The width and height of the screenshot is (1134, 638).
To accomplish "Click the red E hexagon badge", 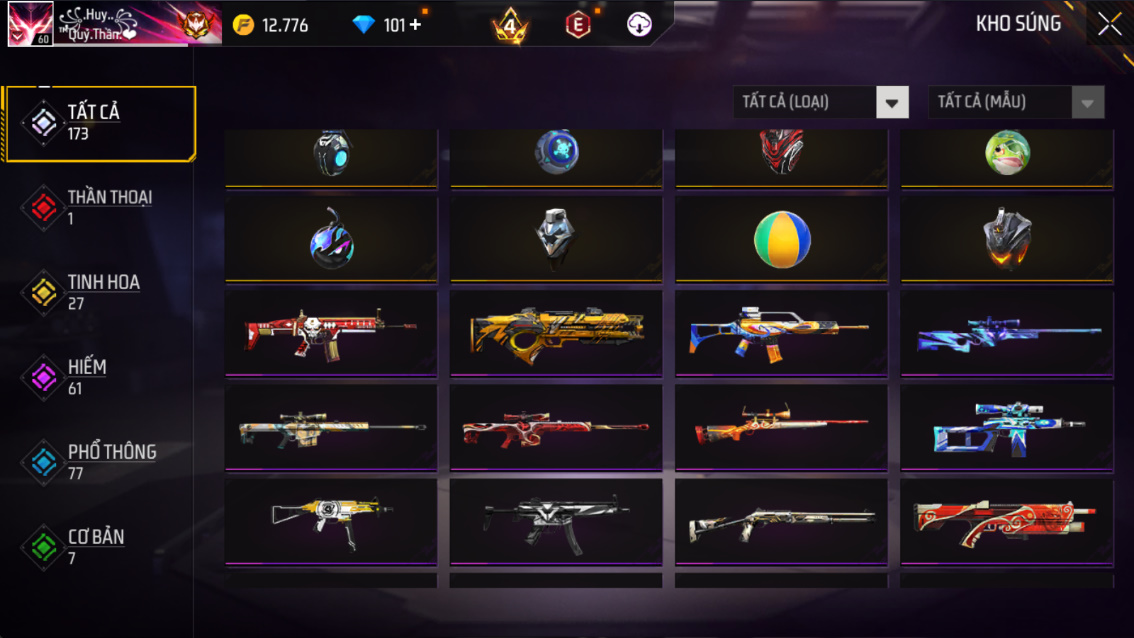I will pyautogui.click(x=578, y=25).
